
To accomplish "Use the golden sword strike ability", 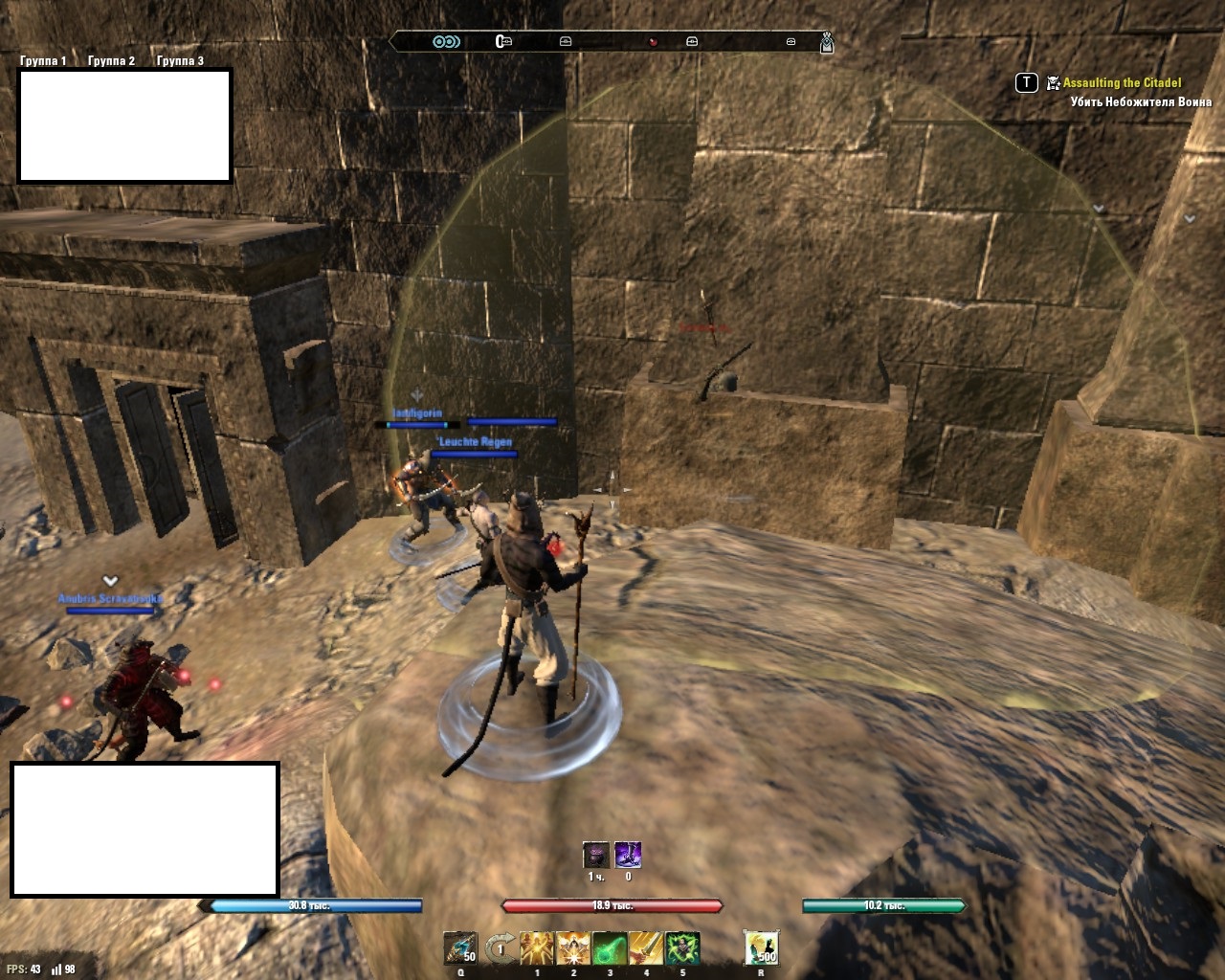I will (646, 948).
